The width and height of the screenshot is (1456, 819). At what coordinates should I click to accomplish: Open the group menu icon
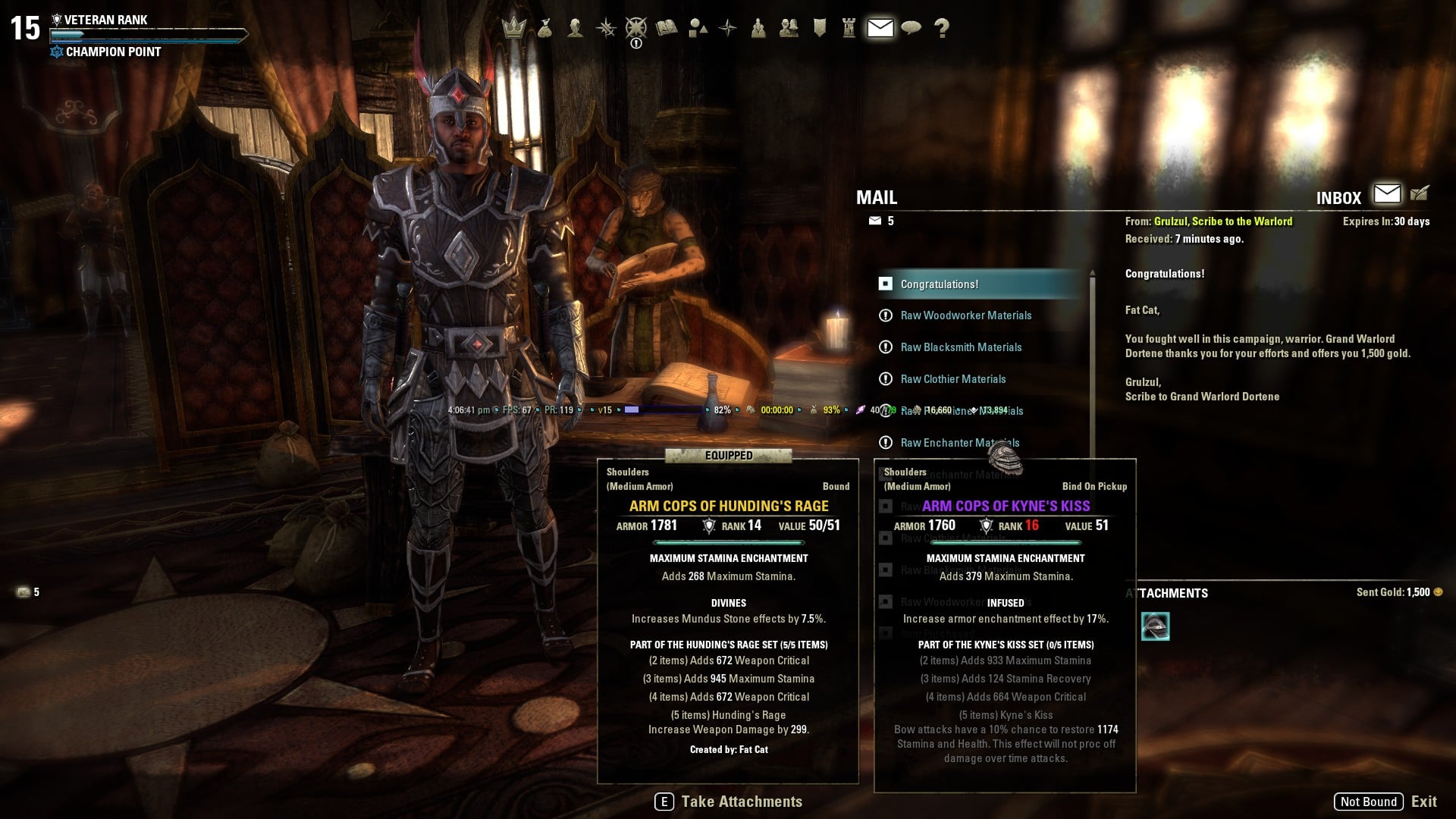tap(758, 28)
